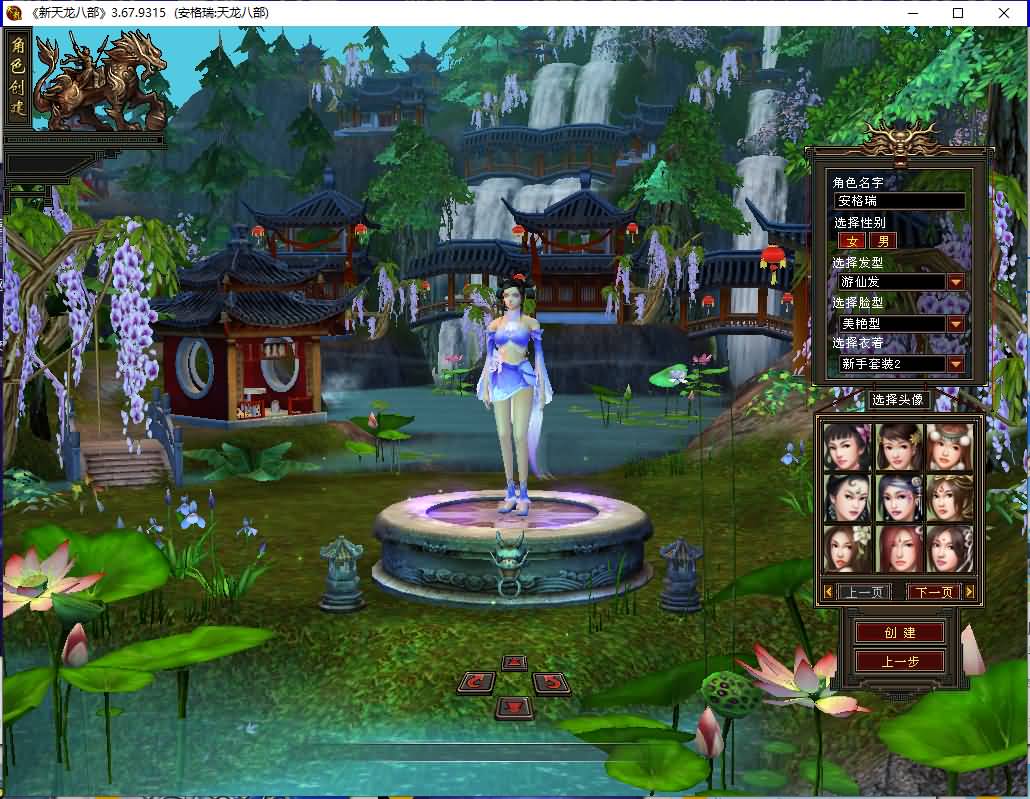Image resolution: width=1030 pixels, height=799 pixels.
Task: Open the outfit dropdown showing 新手套装2
Action: [956, 364]
